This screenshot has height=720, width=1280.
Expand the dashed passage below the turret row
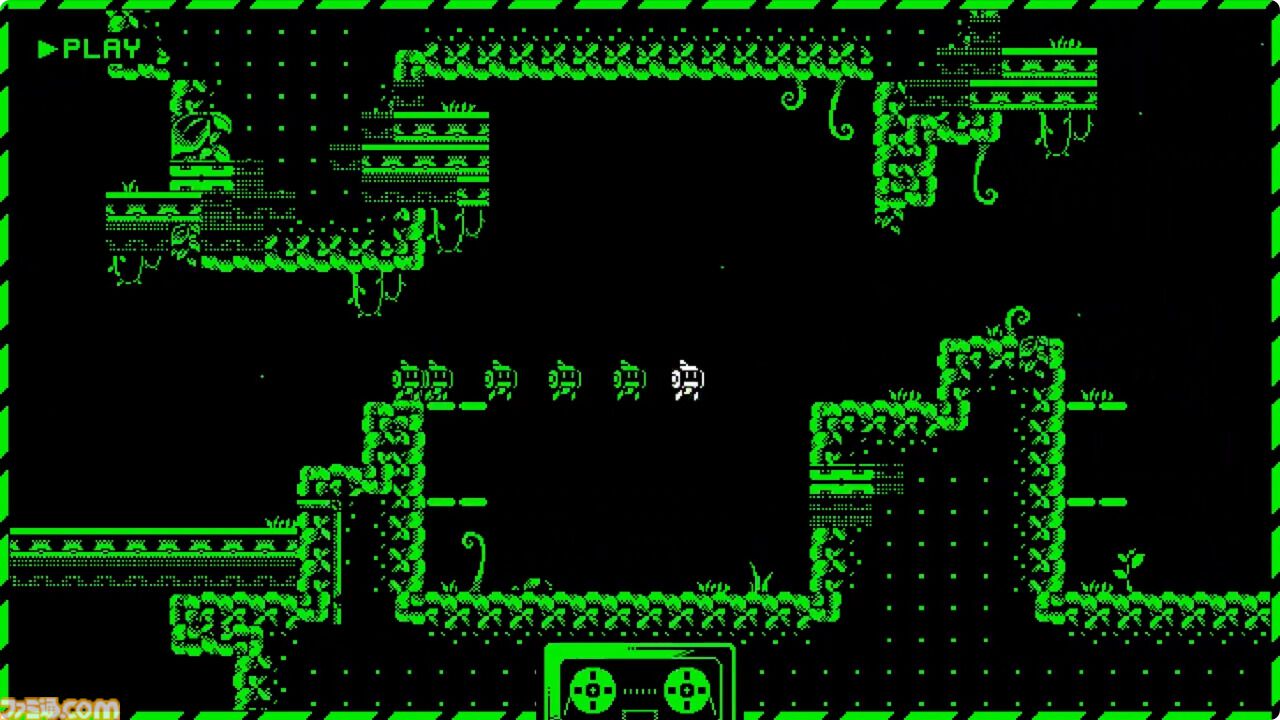(455, 405)
